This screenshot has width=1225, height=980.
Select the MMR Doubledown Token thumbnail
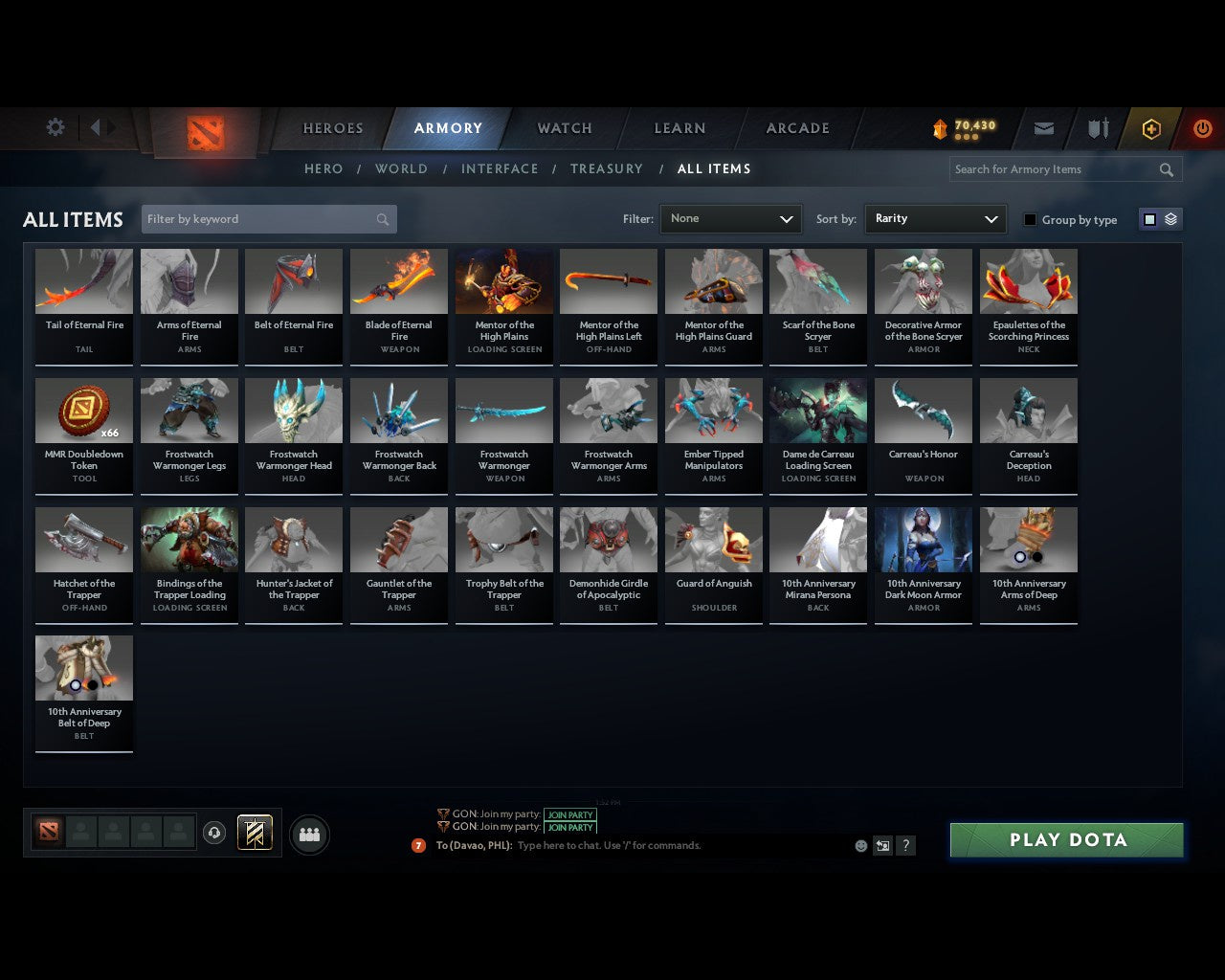point(83,410)
